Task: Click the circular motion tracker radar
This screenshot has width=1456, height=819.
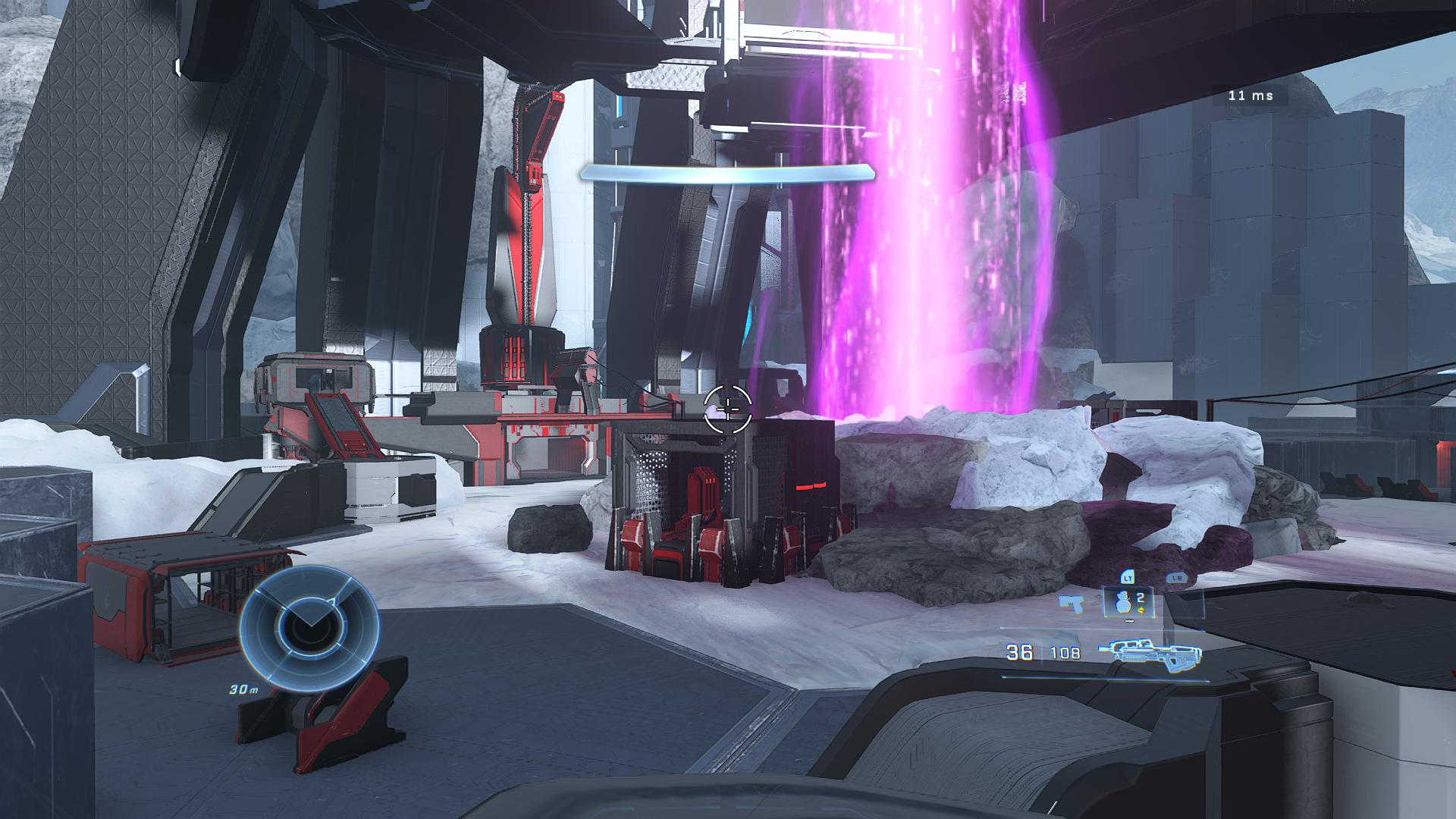Action: click(x=309, y=629)
